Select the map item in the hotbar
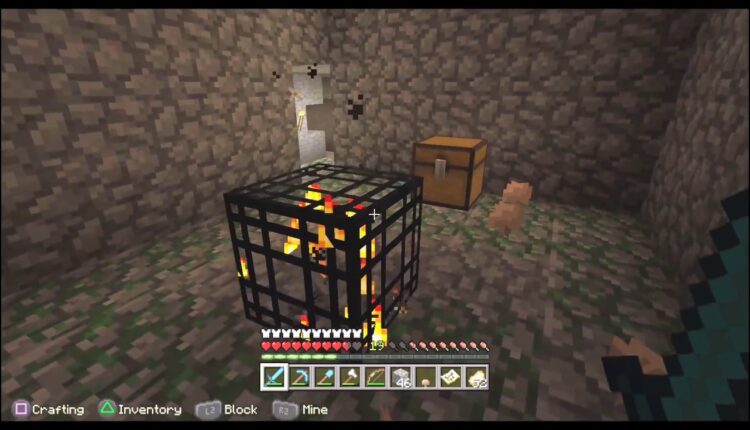 (450, 377)
